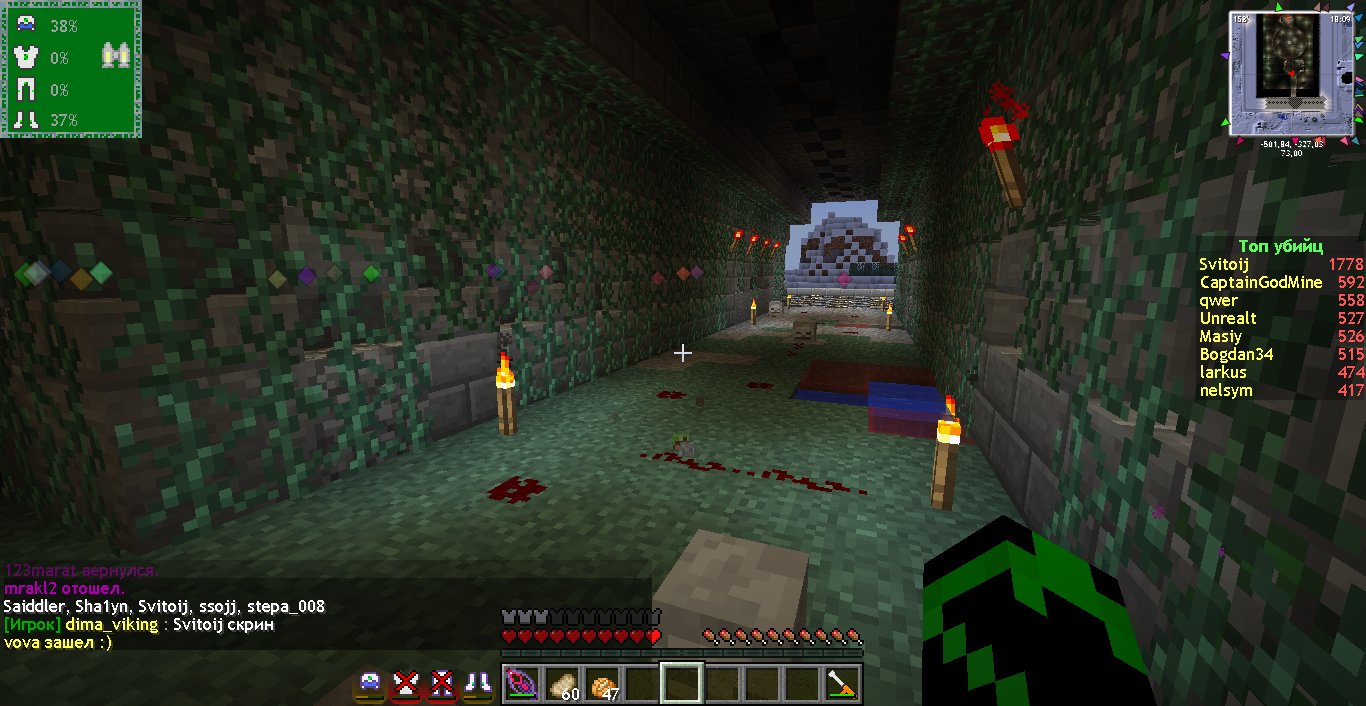Screen dimensions: 1366x706
Task: Select the orange-handled tool in the last slot
Action: [842, 685]
